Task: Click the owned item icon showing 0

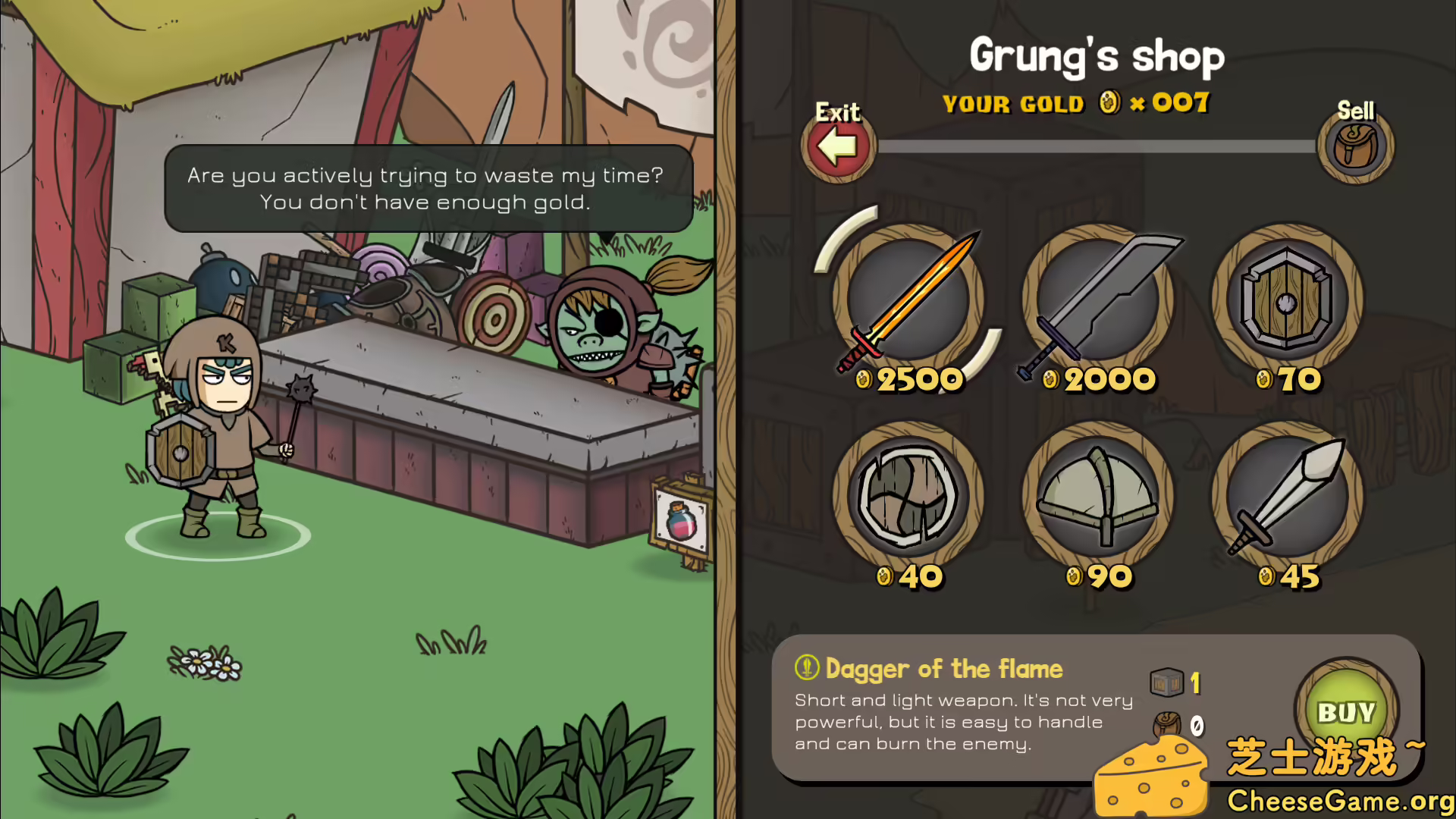Action: (x=1166, y=723)
